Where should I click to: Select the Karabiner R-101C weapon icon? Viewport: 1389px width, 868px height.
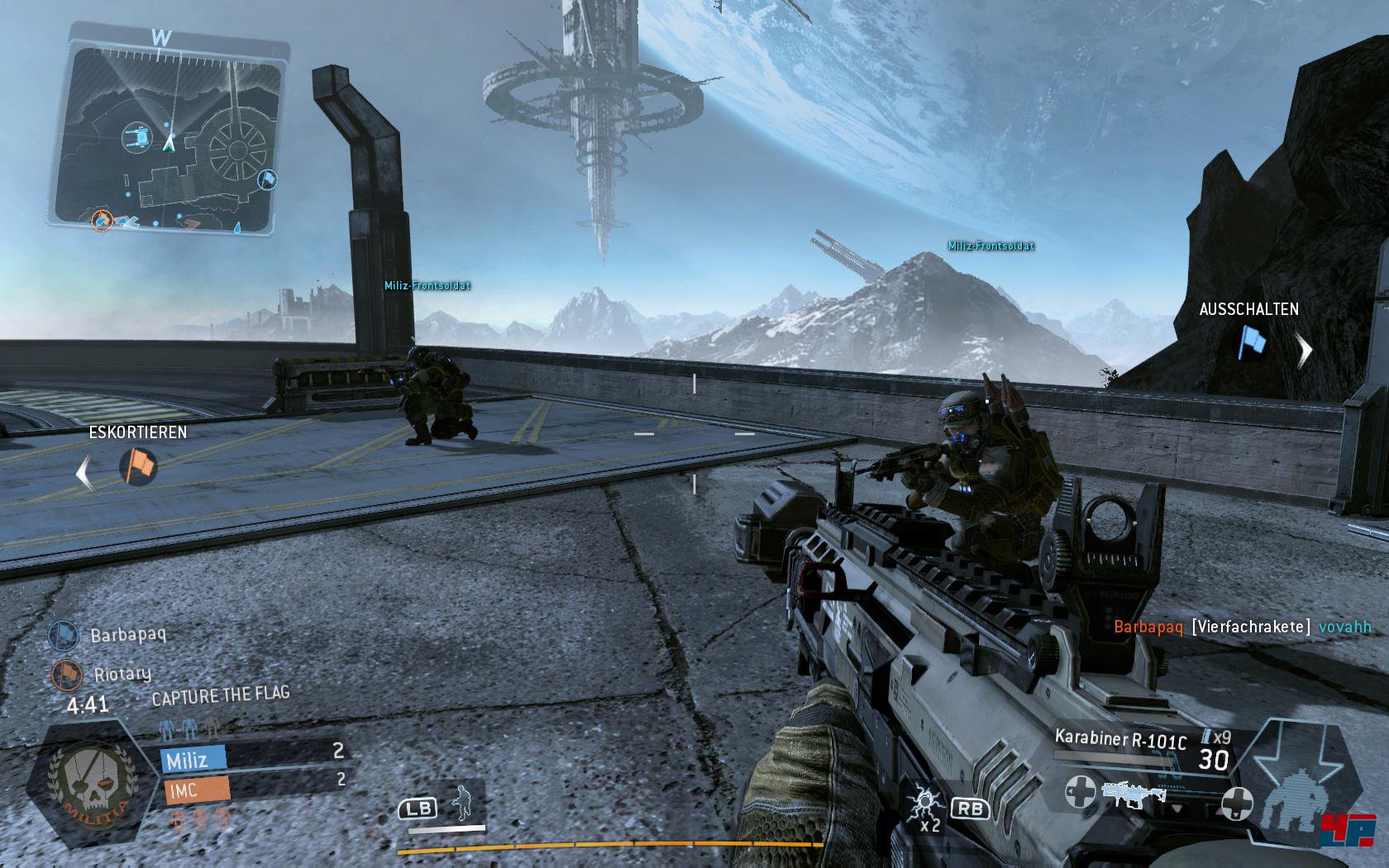pos(1134,795)
